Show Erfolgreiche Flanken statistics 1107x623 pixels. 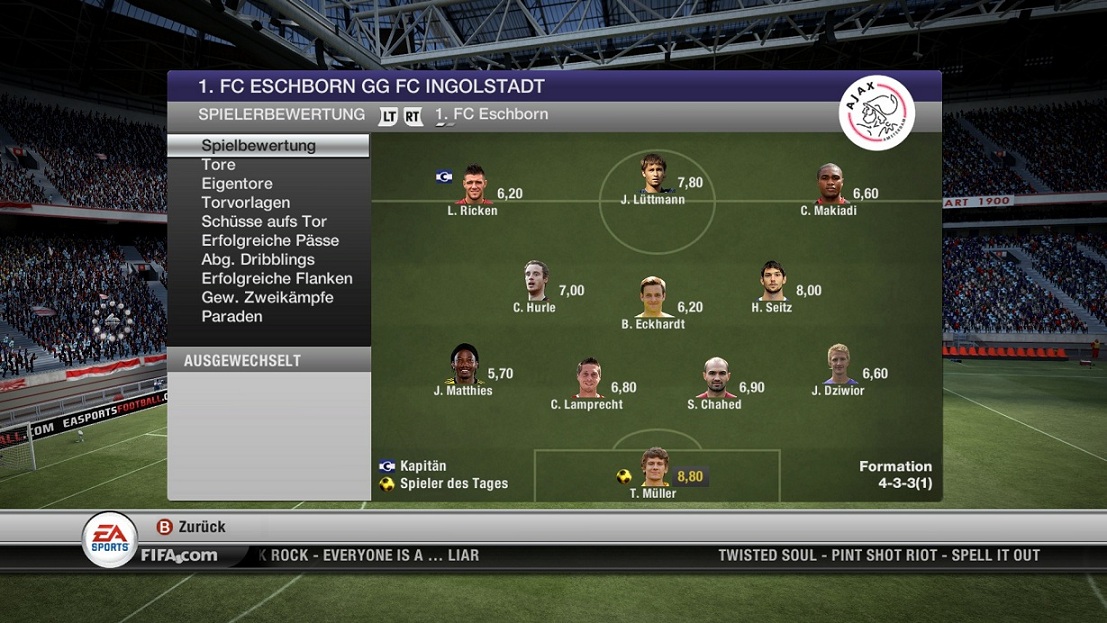click(x=277, y=279)
